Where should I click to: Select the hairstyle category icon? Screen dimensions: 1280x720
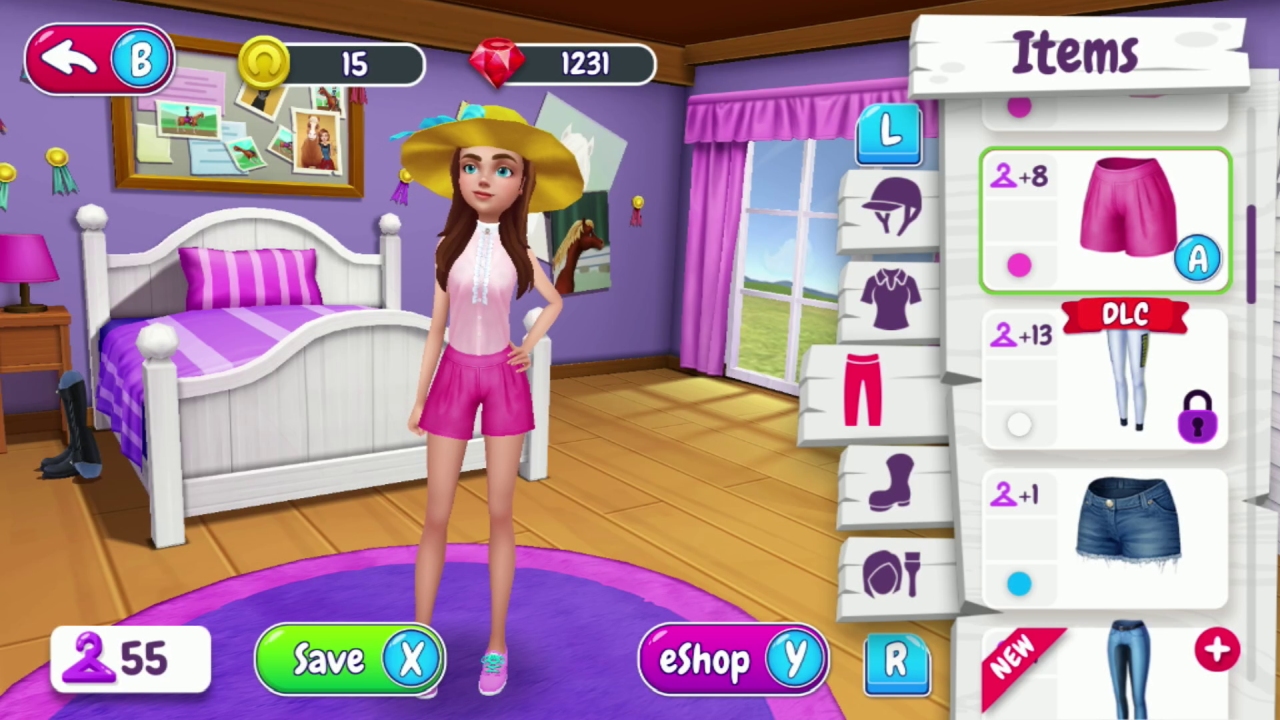(x=893, y=572)
